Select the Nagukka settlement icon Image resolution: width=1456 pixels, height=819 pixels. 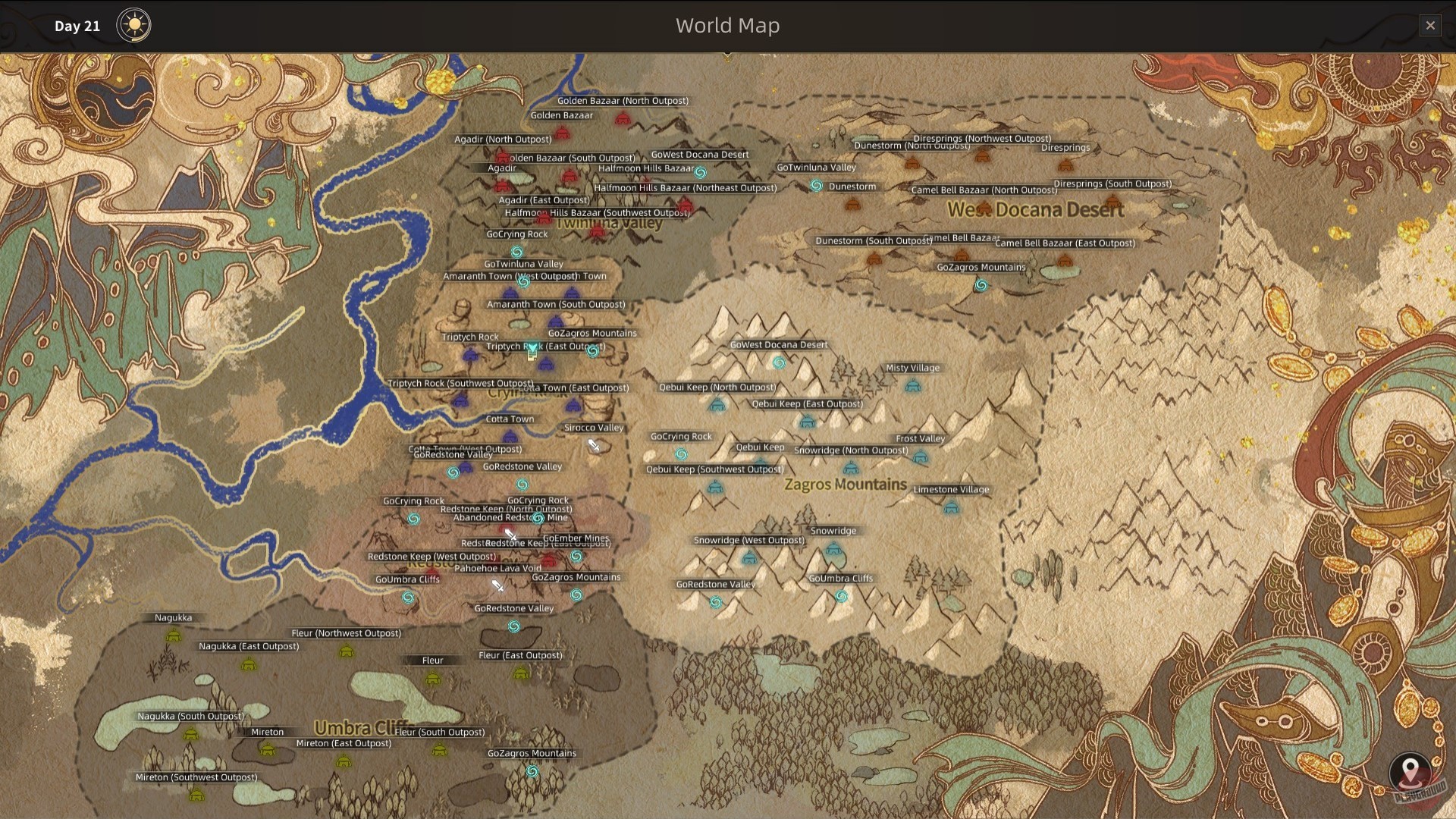(x=174, y=635)
